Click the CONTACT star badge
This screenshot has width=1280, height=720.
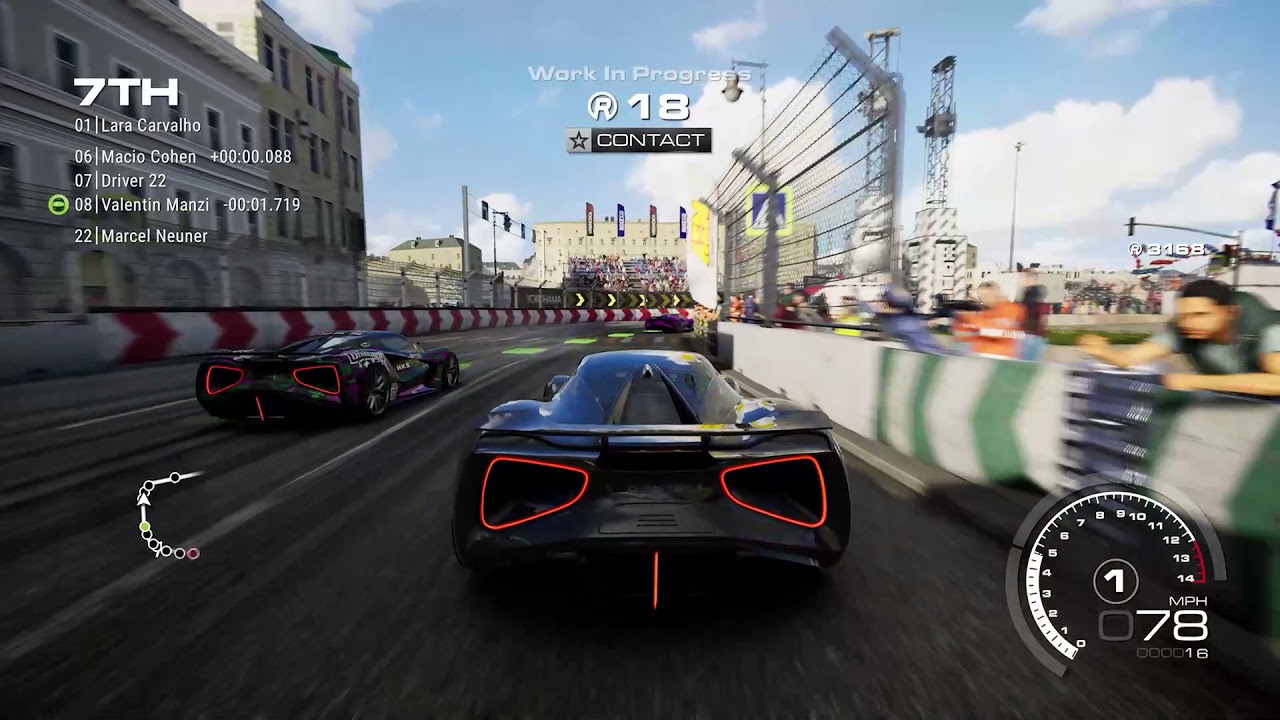click(x=639, y=141)
